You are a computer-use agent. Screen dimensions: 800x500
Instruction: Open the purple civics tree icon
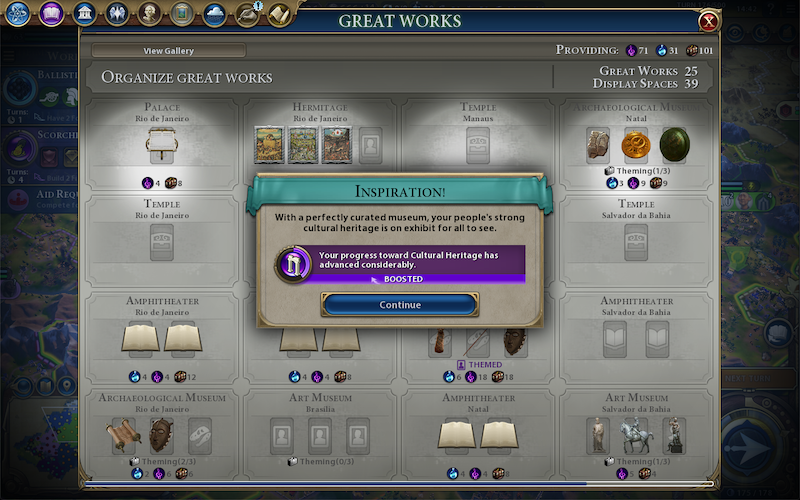point(52,14)
